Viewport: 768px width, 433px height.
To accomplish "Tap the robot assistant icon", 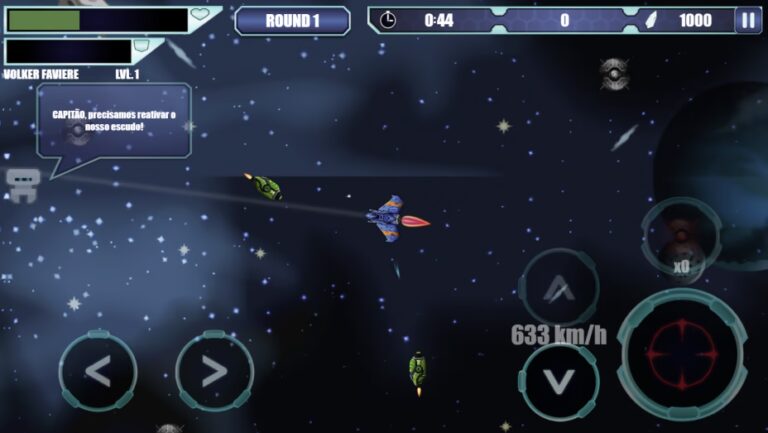I will [22, 184].
